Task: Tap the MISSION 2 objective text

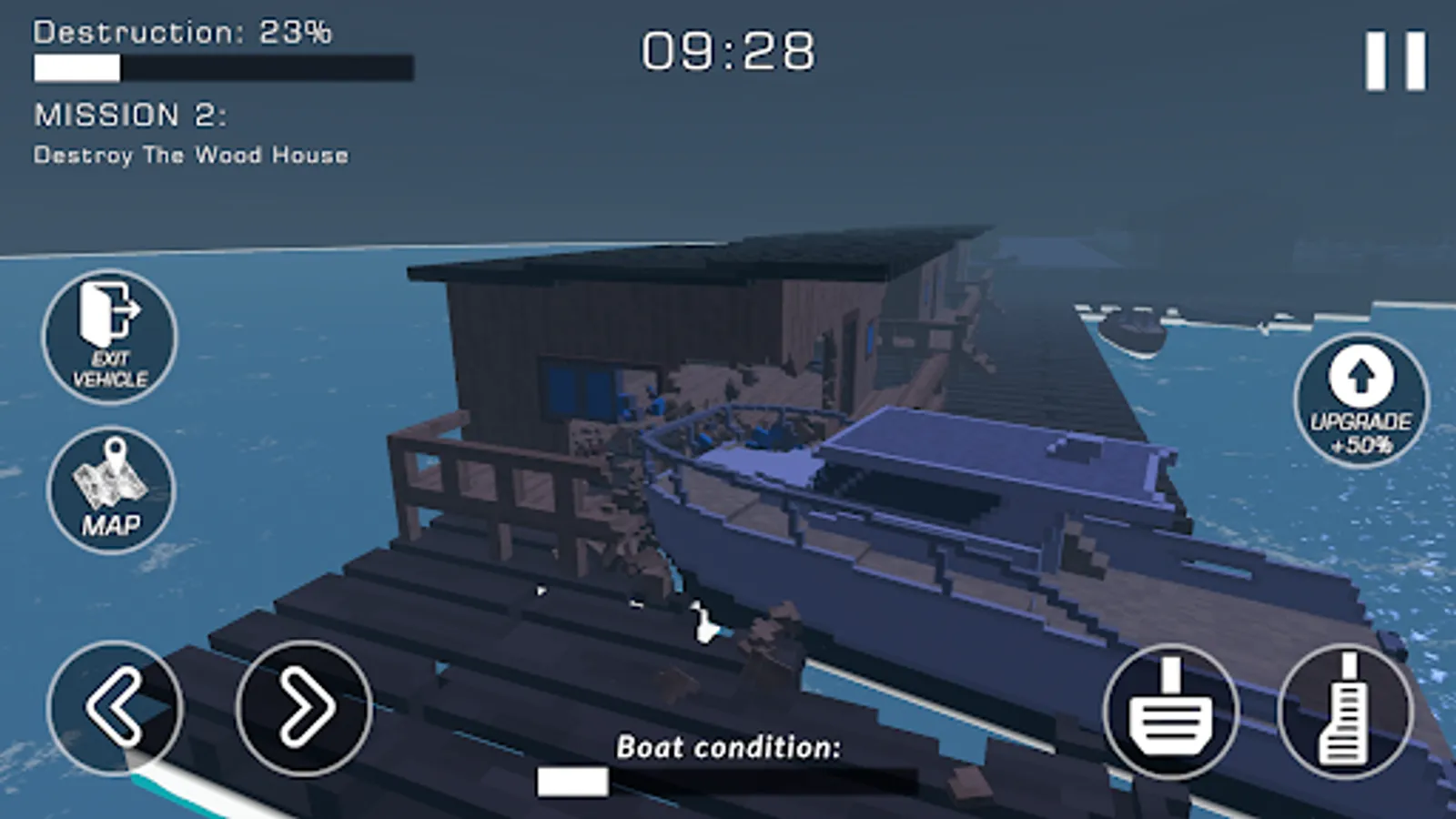Action: pos(132,116)
